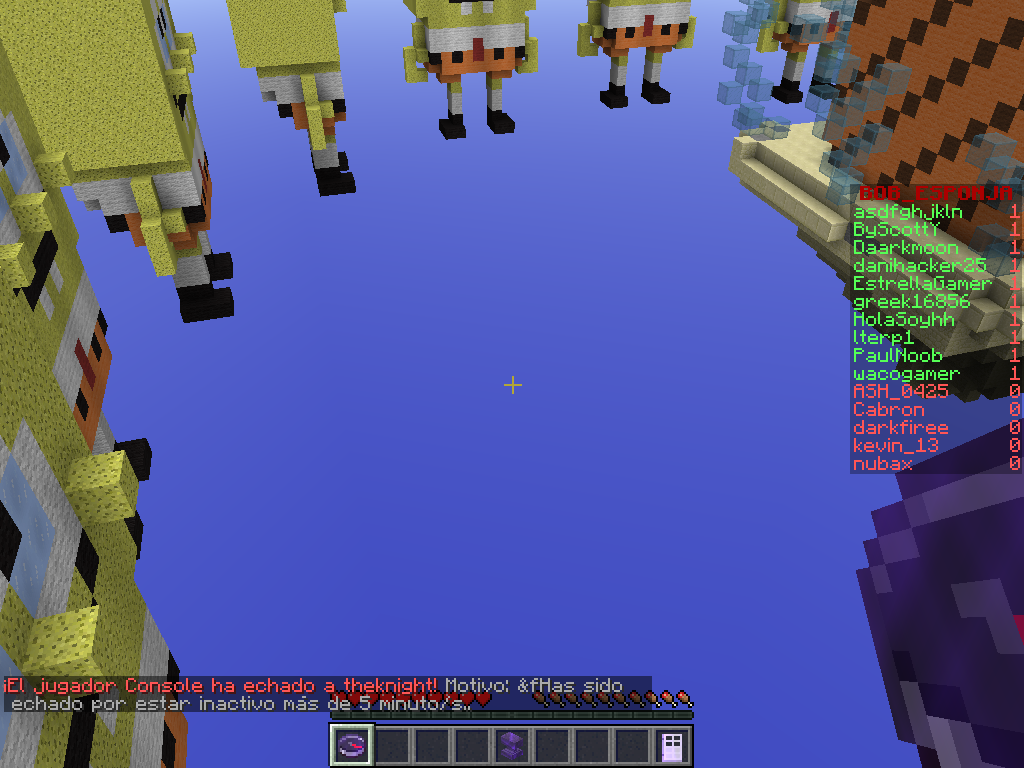This screenshot has width=1024, height=768.
Task: Choose HolaSoyhh on the scoreboard
Action: 904,320
